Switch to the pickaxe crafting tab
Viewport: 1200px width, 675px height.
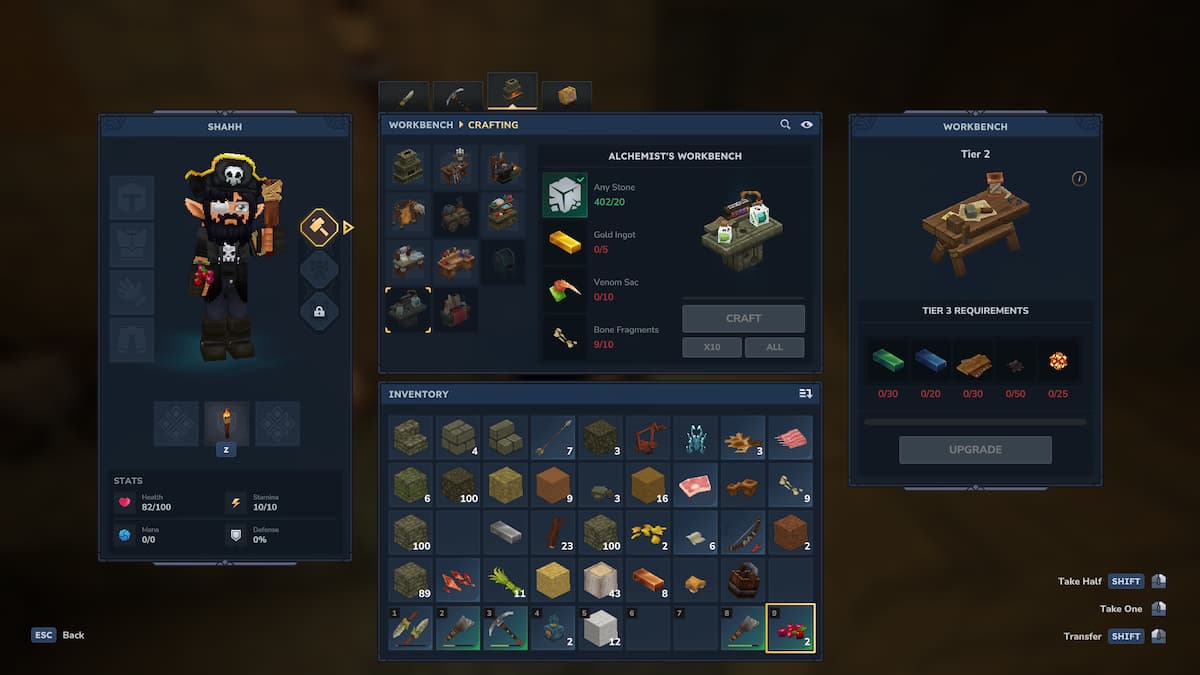click(x=458, y=97)
